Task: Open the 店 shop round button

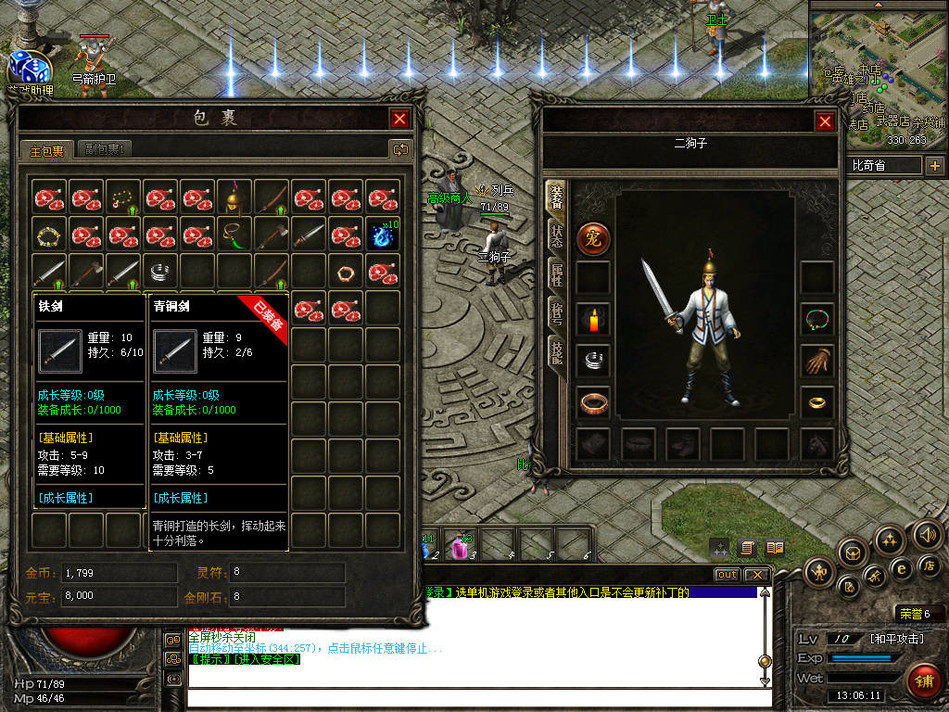Action: click(x=929, y=567)
